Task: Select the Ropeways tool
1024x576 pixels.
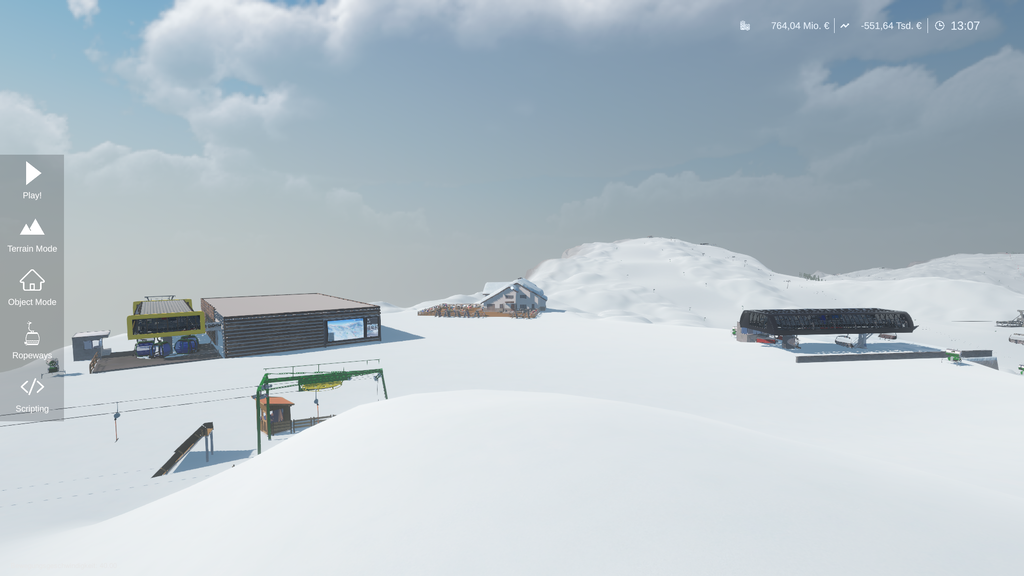Action: click(32, 341)
